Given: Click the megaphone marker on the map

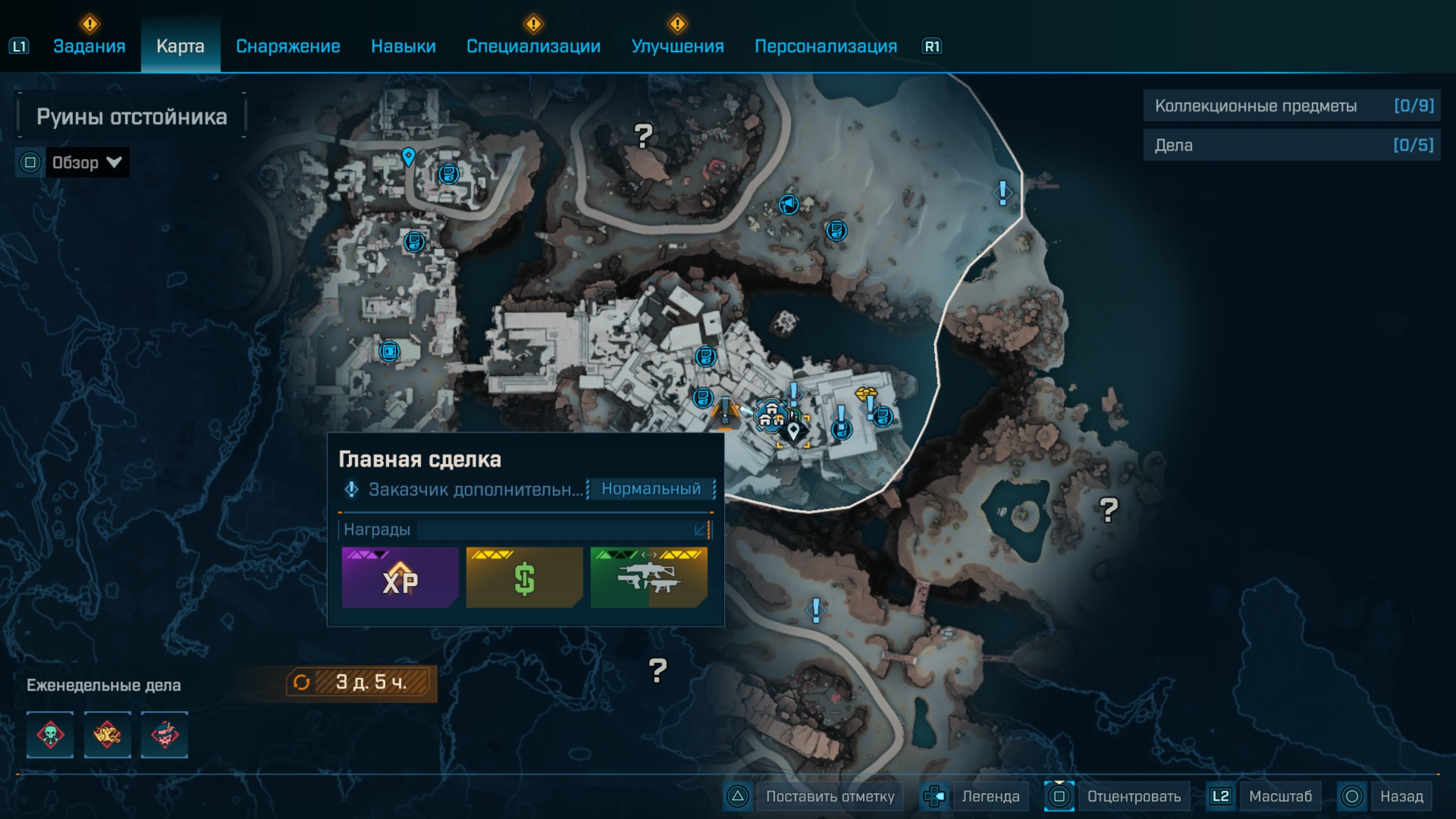Looking at the screenshot, I should pyautogui.click(x=789, y=204).
